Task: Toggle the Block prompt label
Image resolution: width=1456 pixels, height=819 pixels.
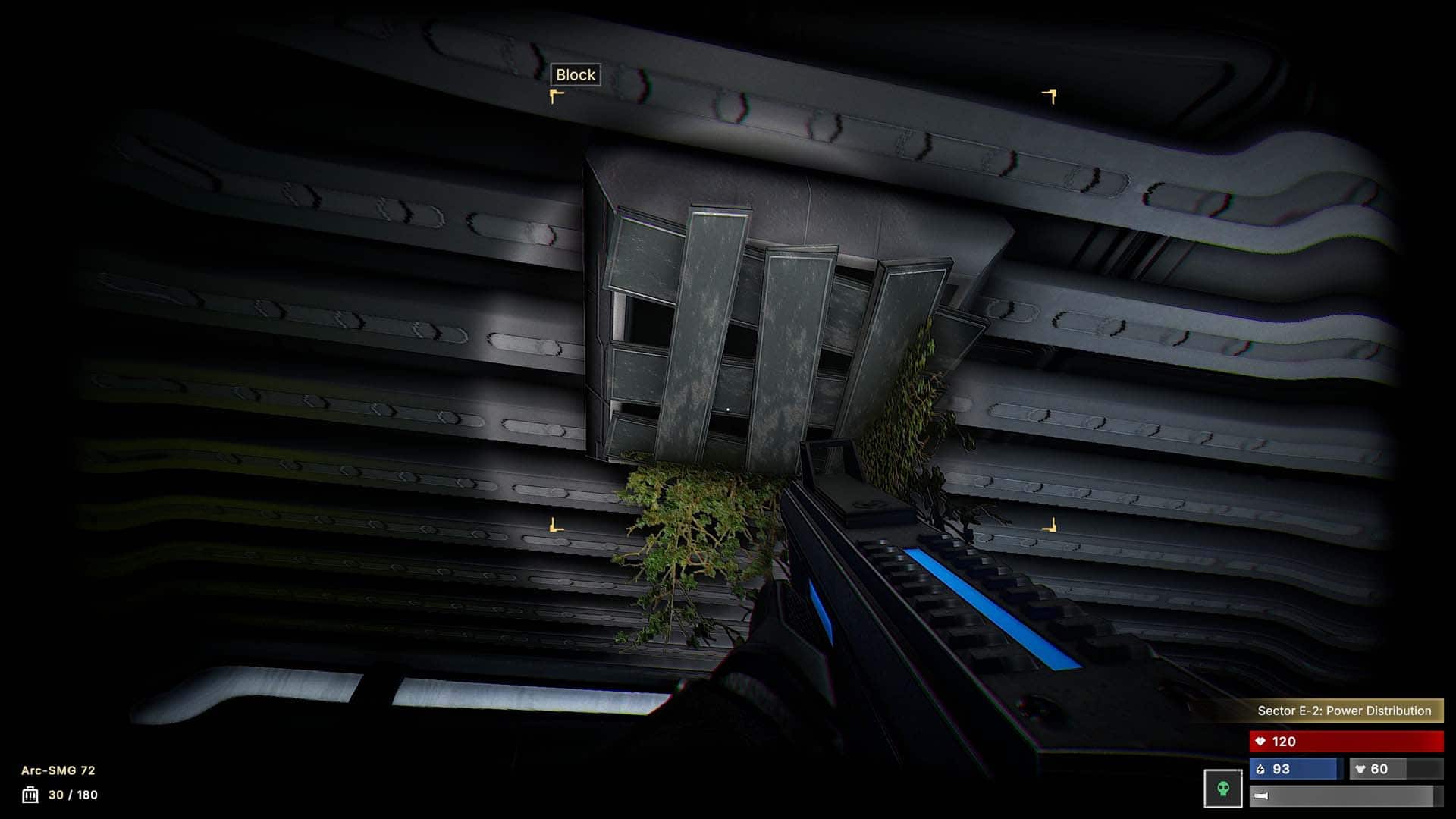Action: pyautogui.click(x=575, y=75)
